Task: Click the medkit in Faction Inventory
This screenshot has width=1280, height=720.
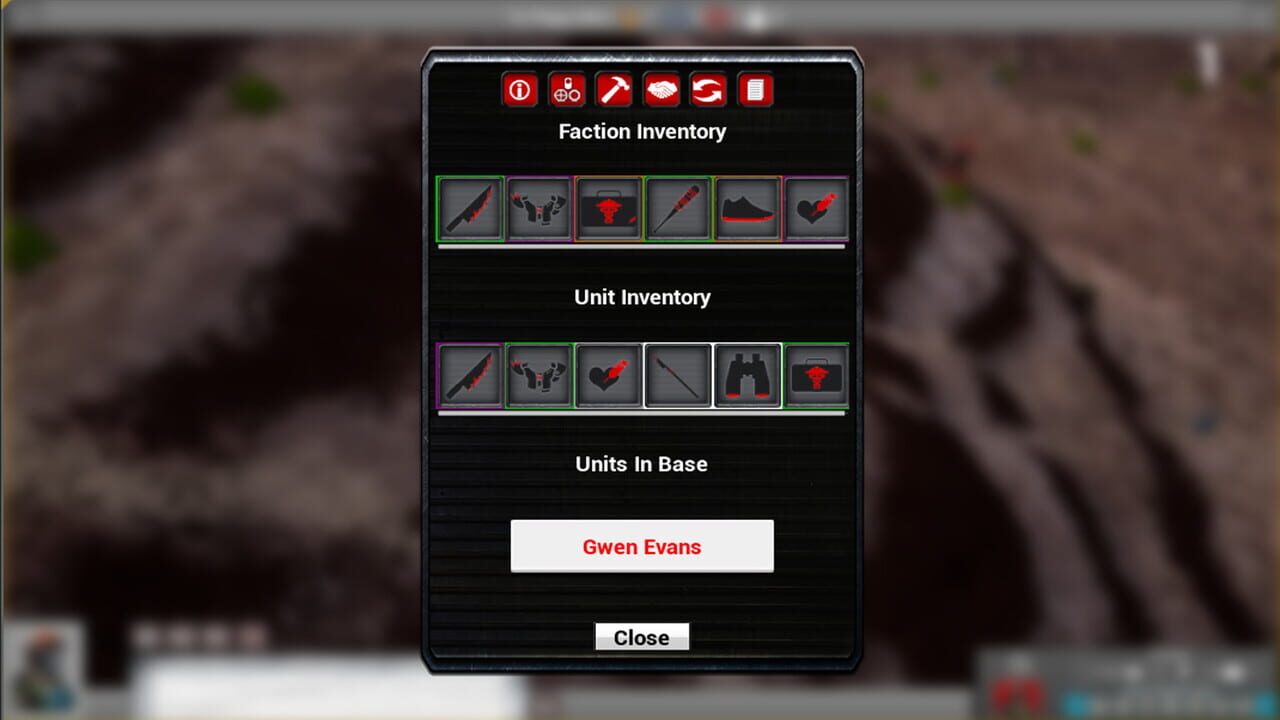Action: point(608,208)
